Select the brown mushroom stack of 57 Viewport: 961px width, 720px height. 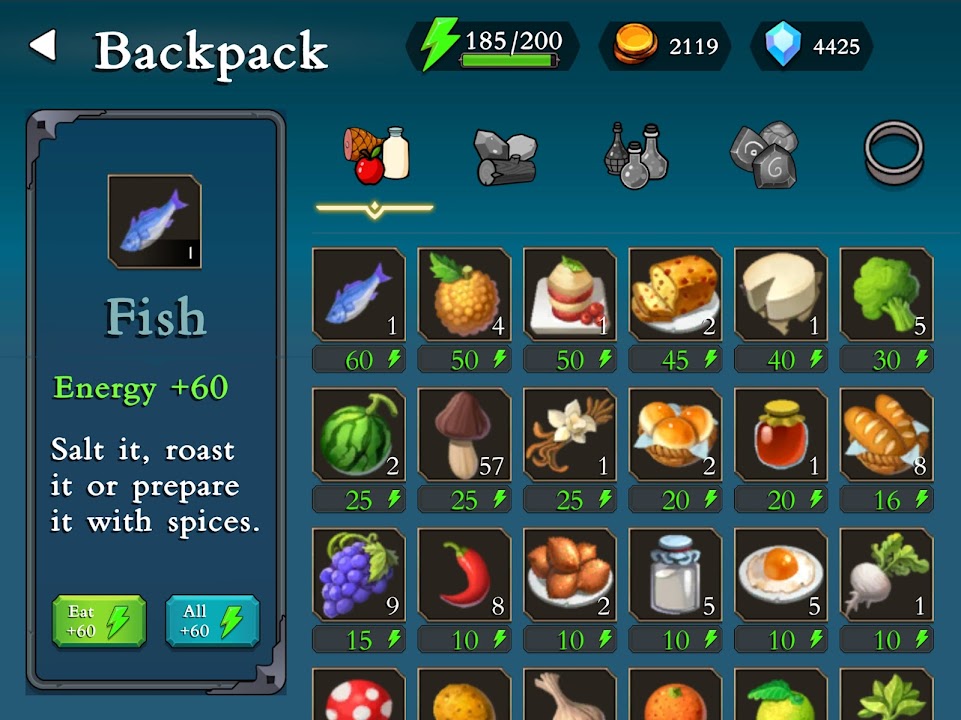[464, 434]
